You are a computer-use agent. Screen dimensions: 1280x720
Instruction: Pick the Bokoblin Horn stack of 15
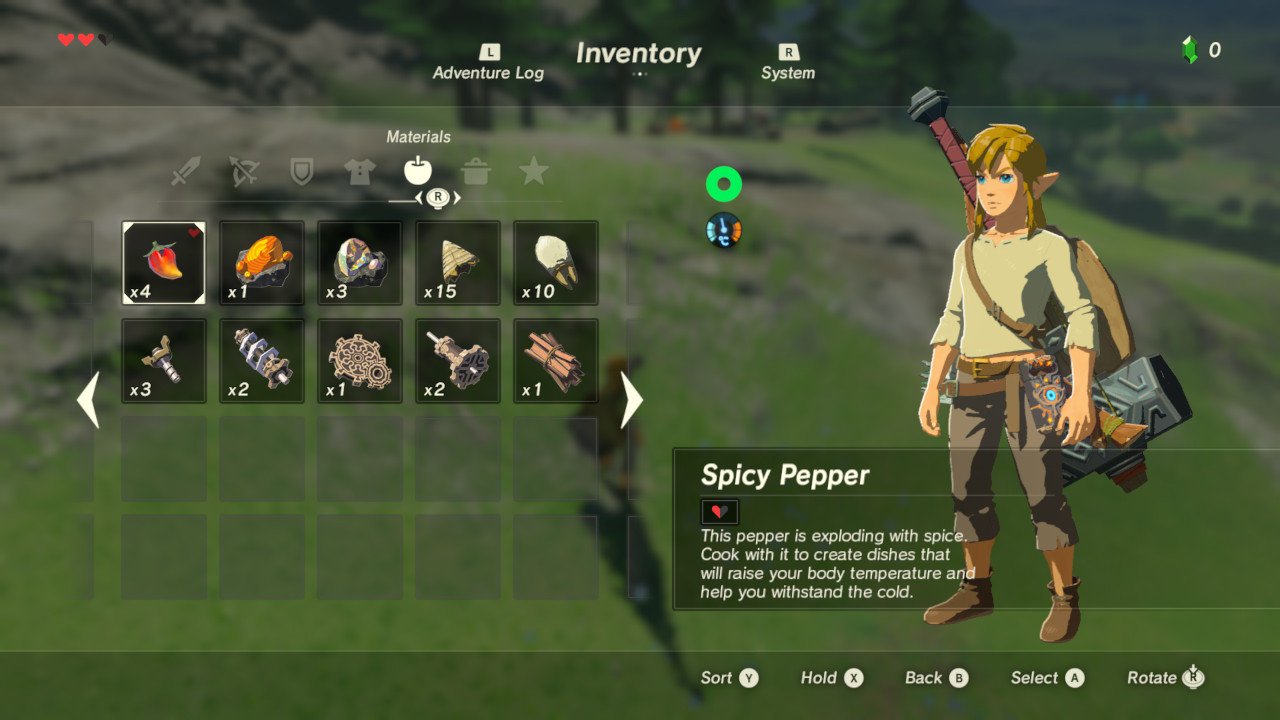tap(458, 263)
